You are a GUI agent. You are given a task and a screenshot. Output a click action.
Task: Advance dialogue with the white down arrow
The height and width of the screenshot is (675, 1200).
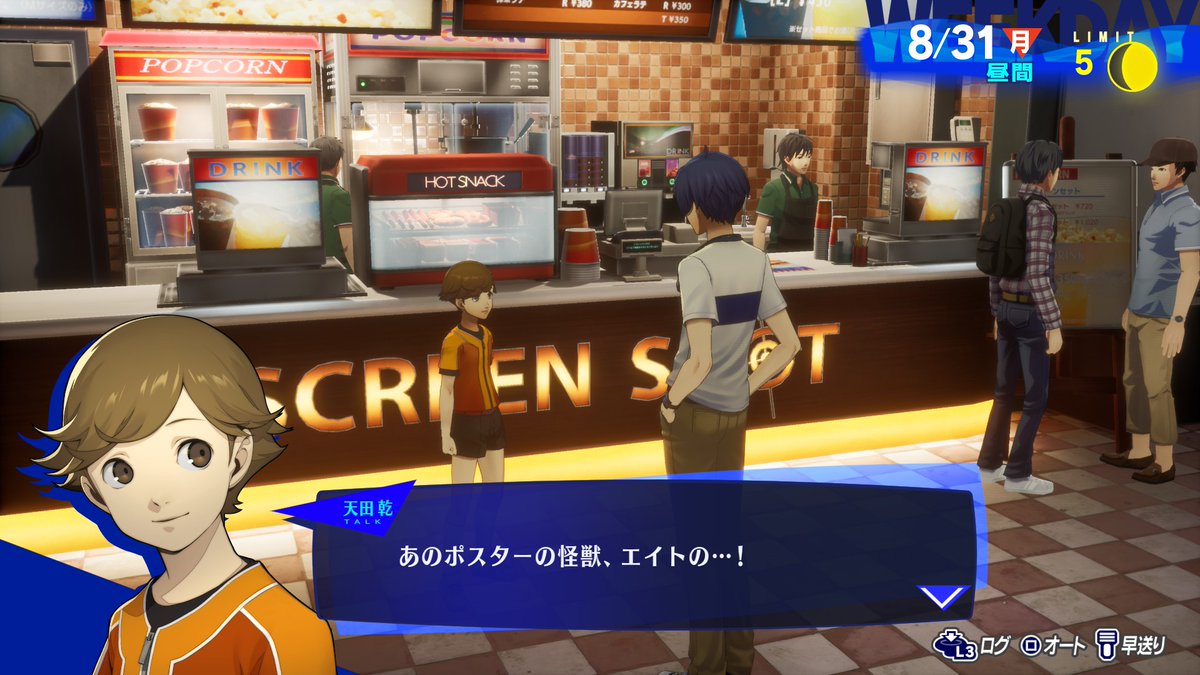point(943,598)
